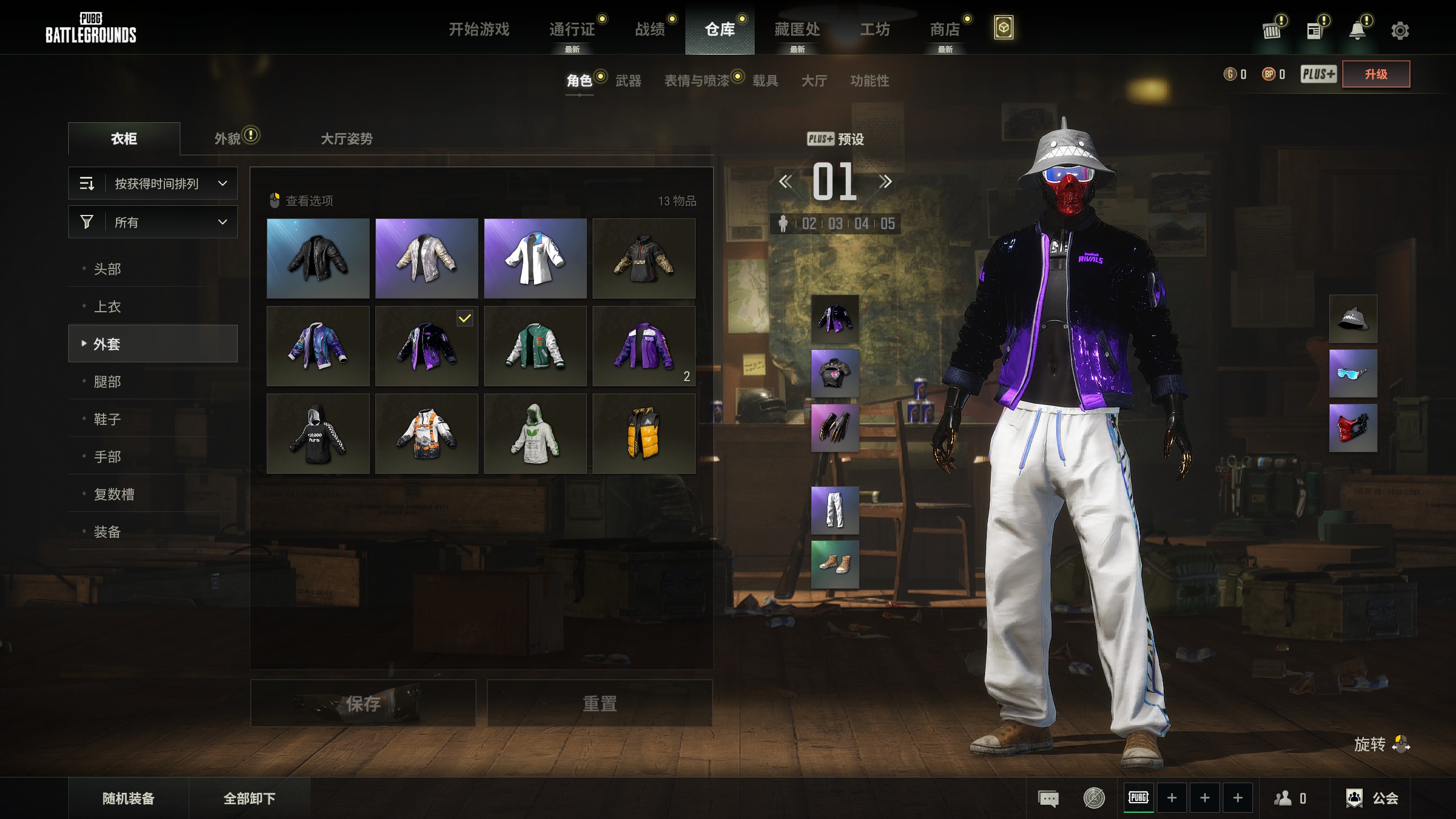Switch to the 大厅姿势 tab
Image resolution: width=1456 pixels, height=819 pixels.
click(x=346, y=139)
